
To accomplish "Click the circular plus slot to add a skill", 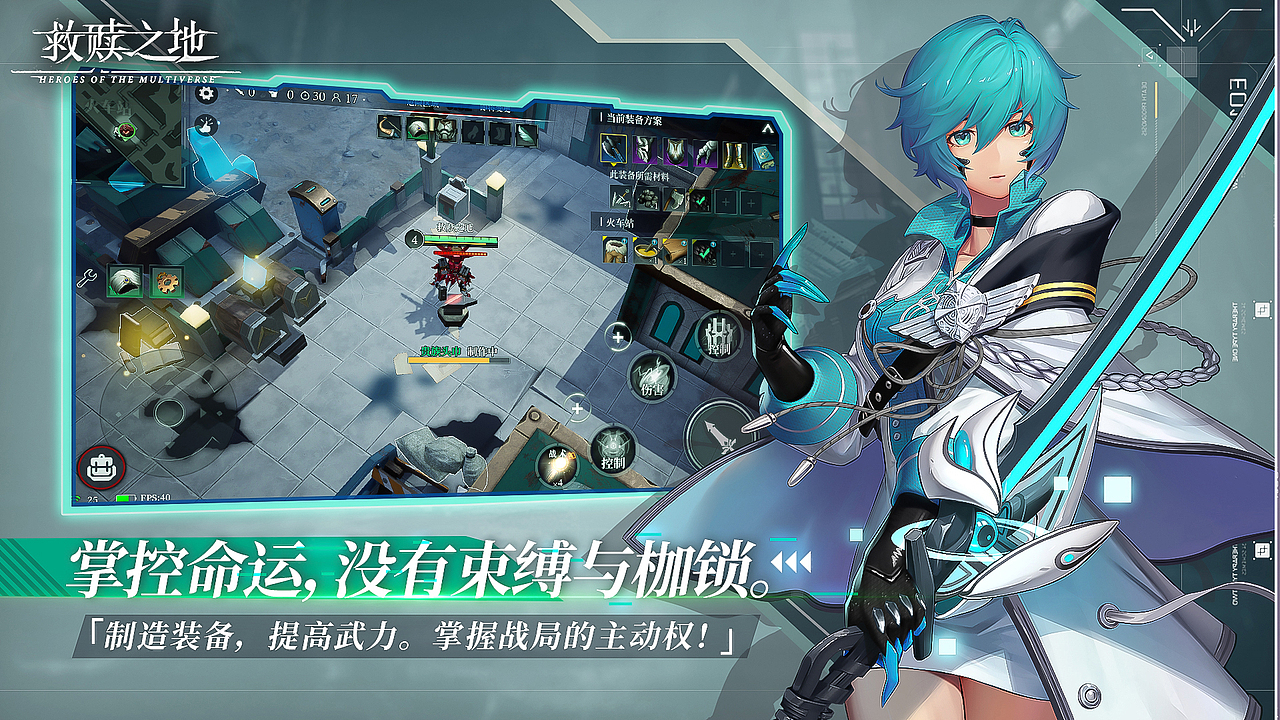I will (x=617, y=337).
